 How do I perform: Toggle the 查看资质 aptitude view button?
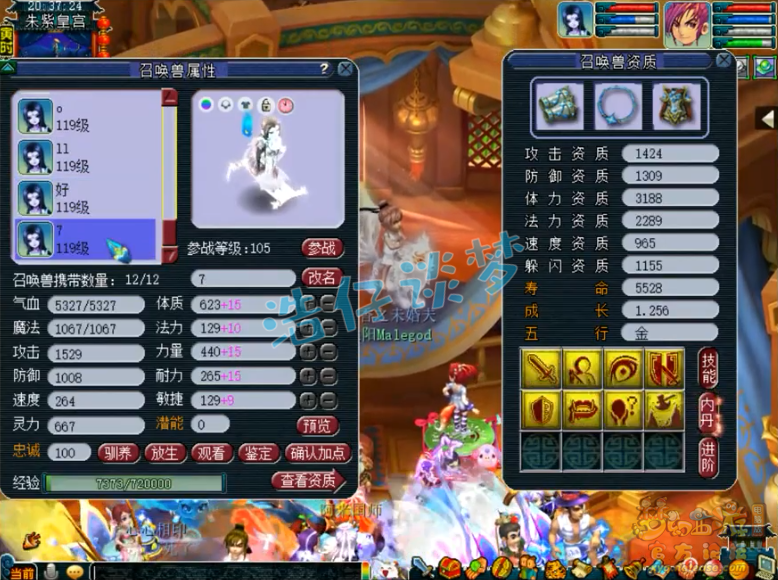tap(308, 481)
